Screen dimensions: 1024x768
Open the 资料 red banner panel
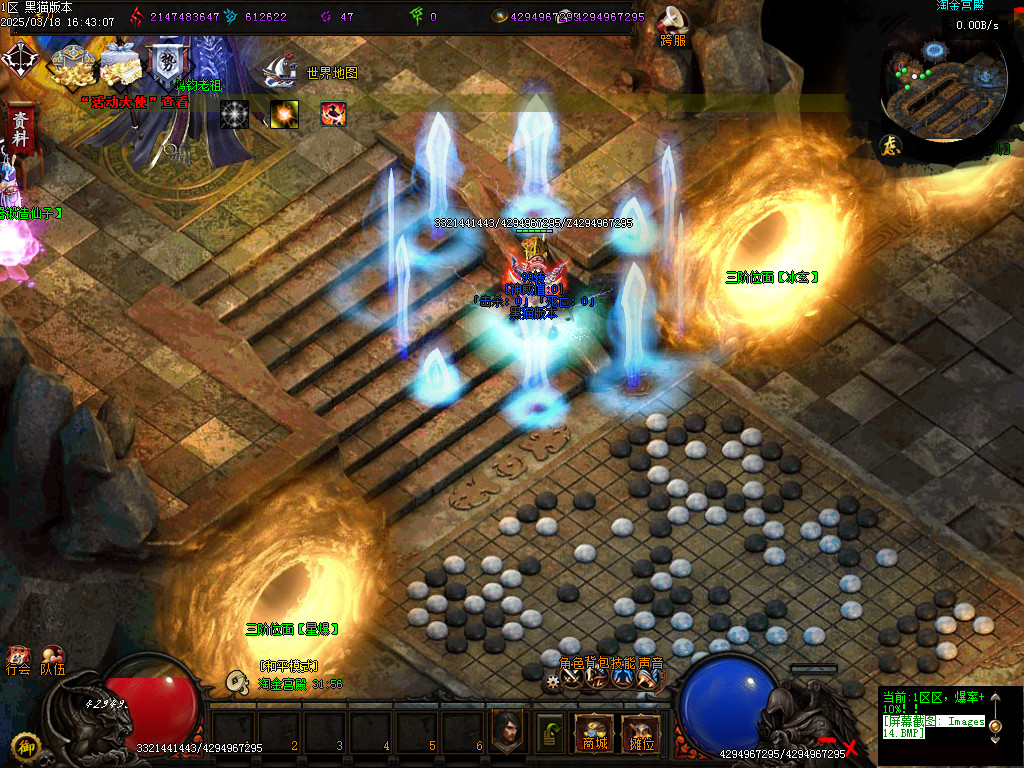tap(19, 130)
